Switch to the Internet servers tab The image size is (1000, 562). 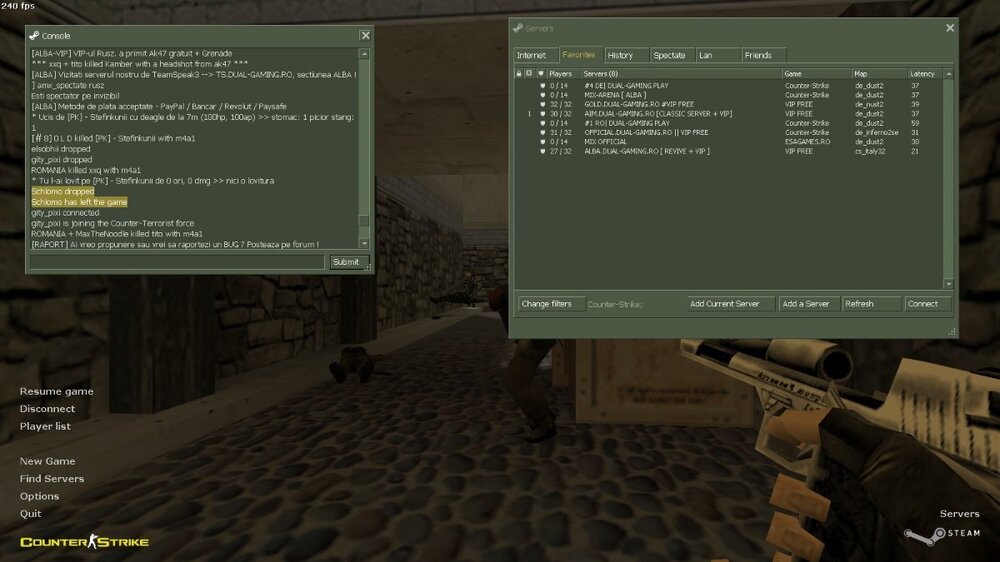pyautogui.click(x=532, y=55)
